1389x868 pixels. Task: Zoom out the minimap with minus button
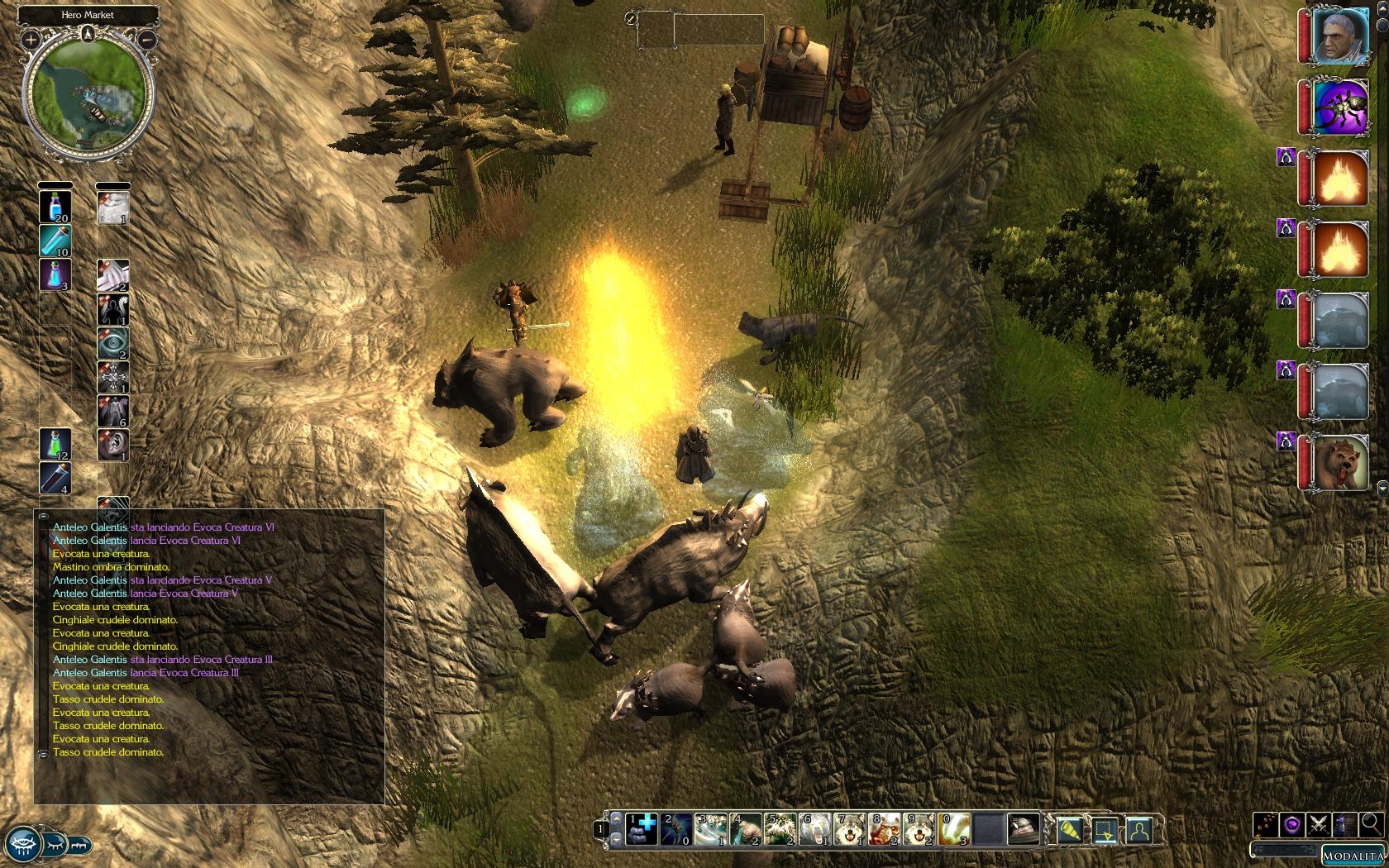coord(147,39)
